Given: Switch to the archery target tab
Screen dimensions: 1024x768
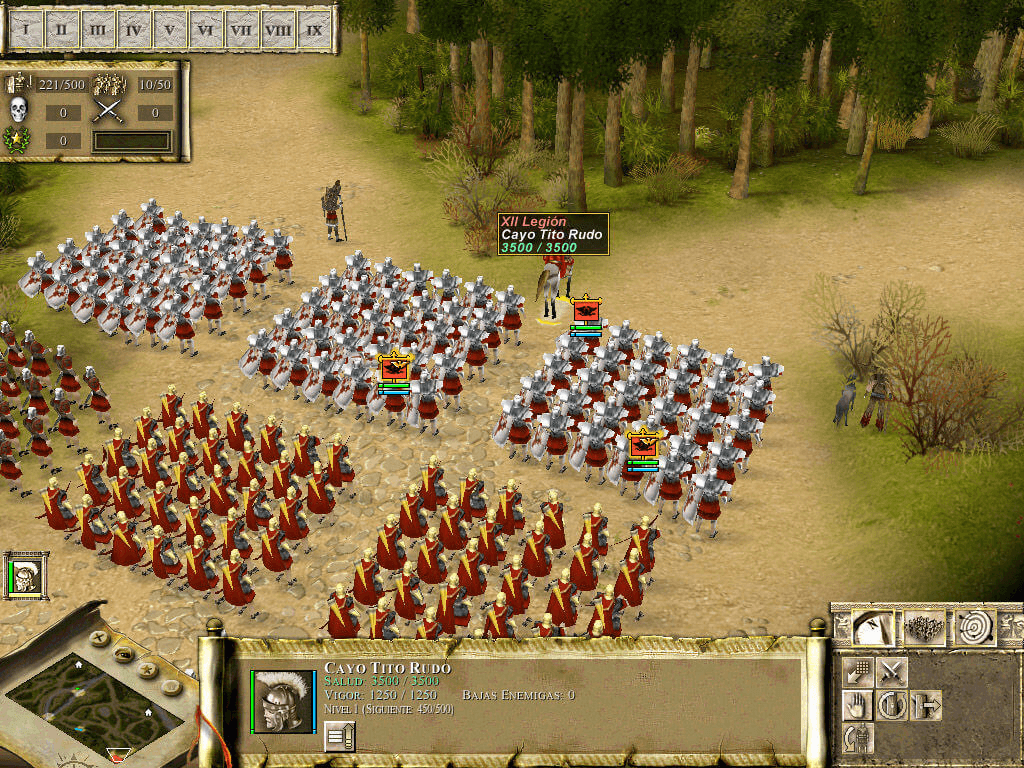Looking at the screenshot, I should tap(976, 628).
